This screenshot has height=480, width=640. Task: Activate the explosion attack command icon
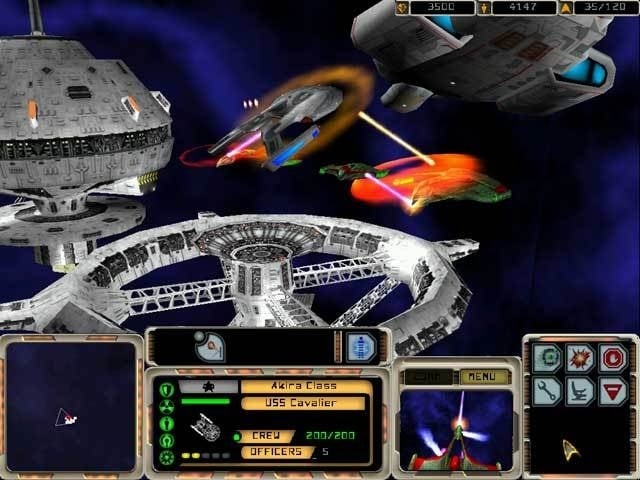pos(577,358)
